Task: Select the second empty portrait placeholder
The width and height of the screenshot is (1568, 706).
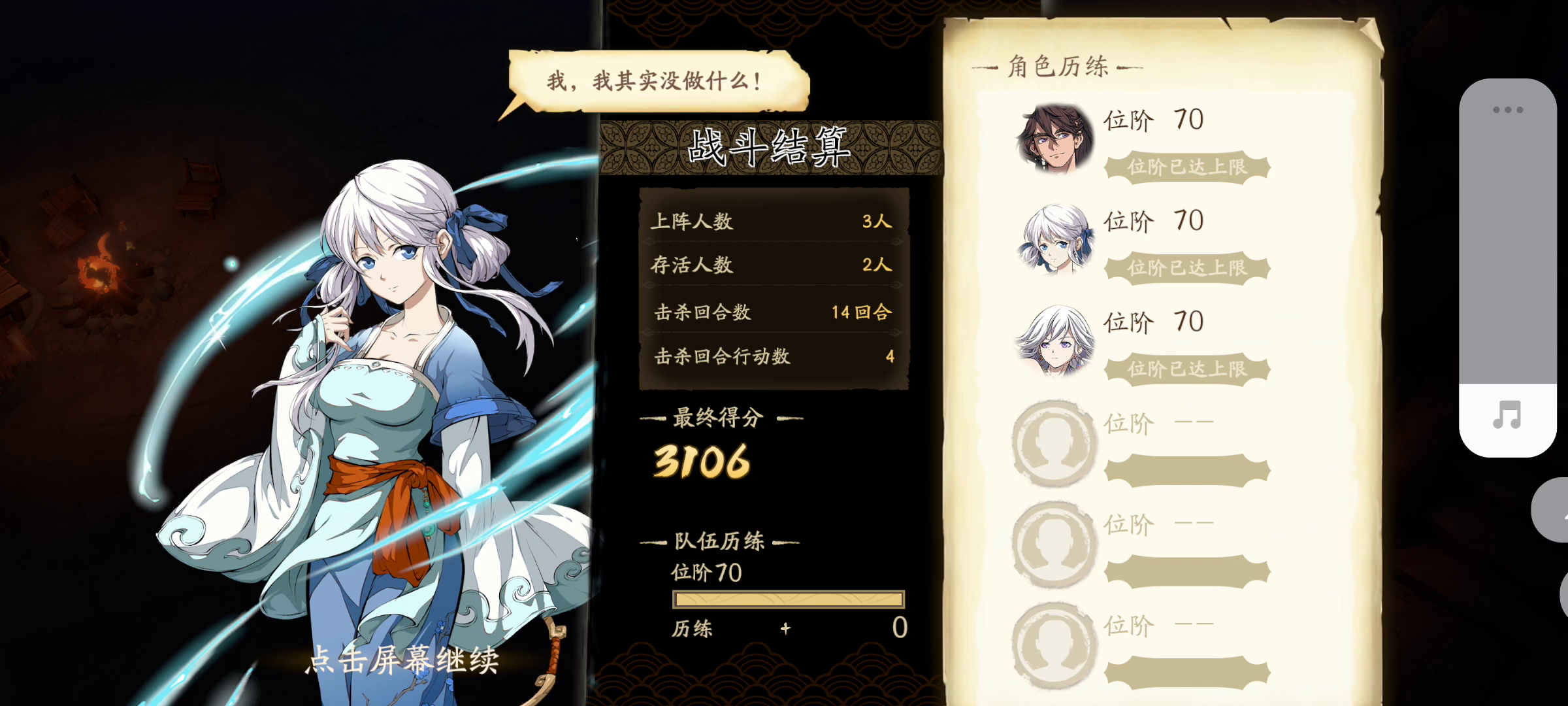Action: click(x=1054, y=543)
